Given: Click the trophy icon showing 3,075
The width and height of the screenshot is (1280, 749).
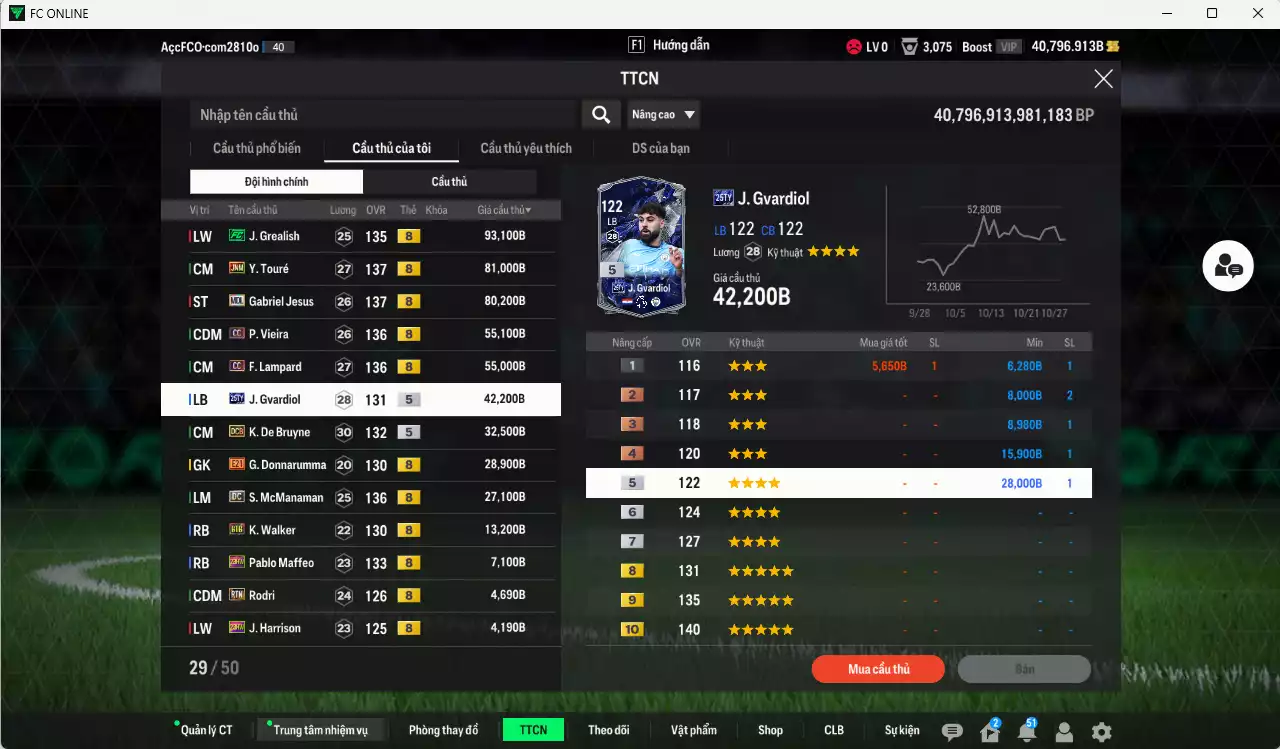Looking at the screenshot, I should [x=909, y=46].
